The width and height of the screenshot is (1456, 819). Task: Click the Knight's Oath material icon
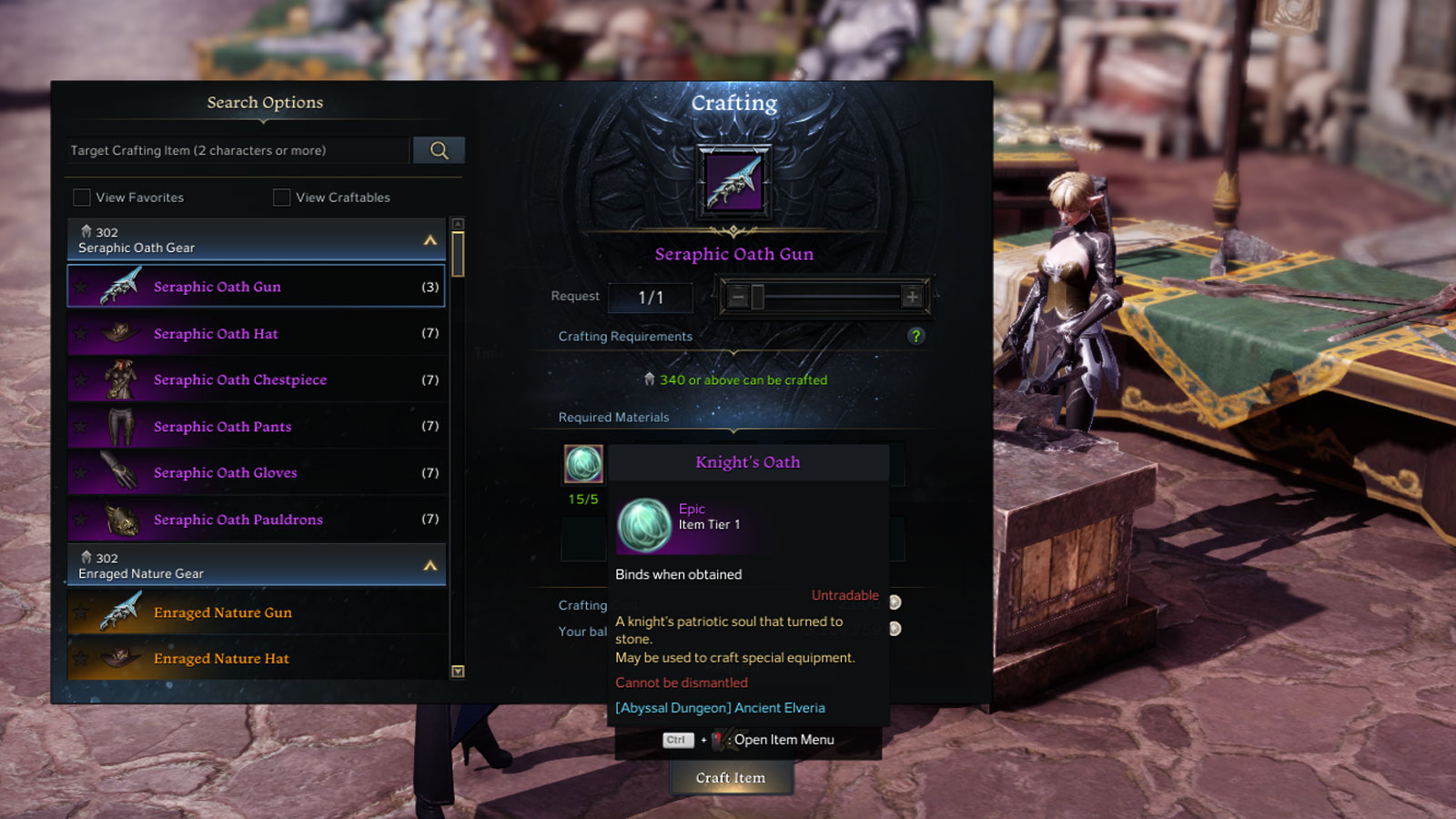pos(582,464)
